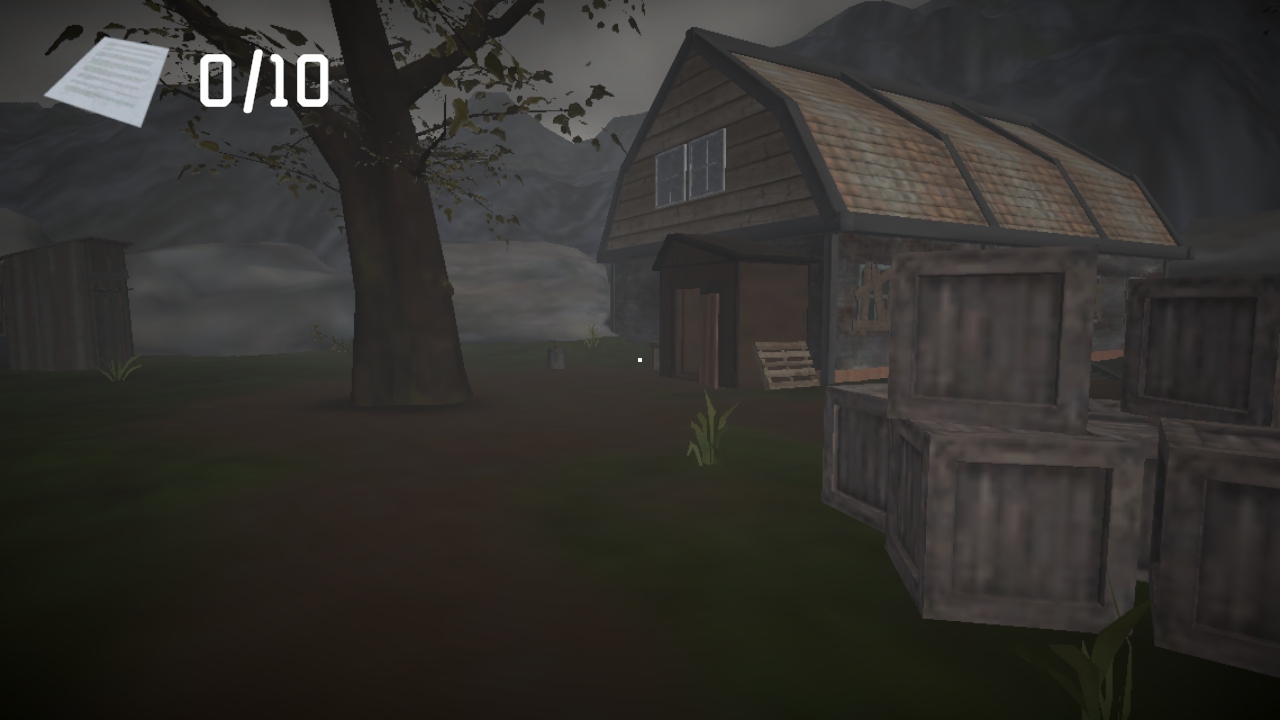Click the wooden pallet ramp

785,365
